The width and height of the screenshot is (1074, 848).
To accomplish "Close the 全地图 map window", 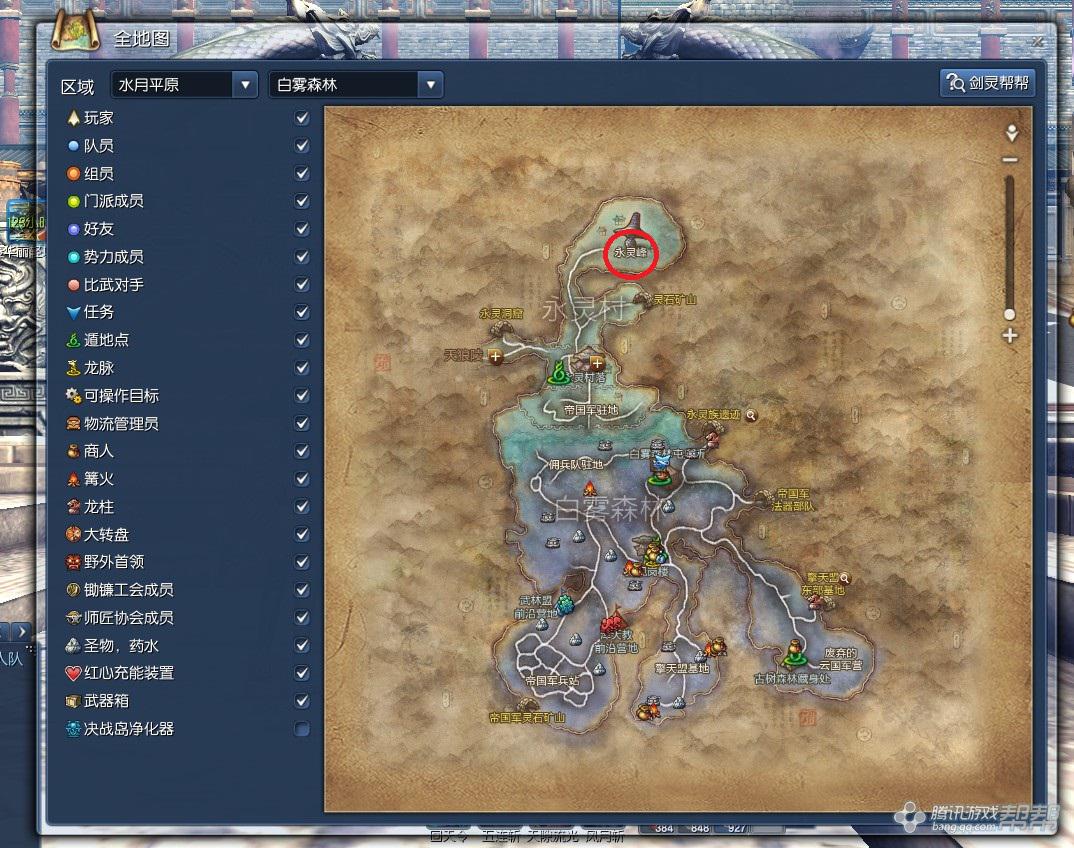I will 1037,42.
